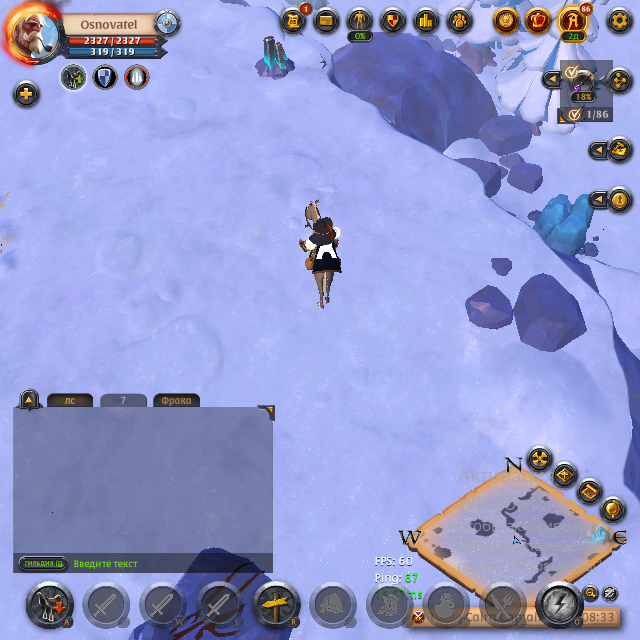
Task: Open the red and yellow shield icon
Action: coord(393,20)
